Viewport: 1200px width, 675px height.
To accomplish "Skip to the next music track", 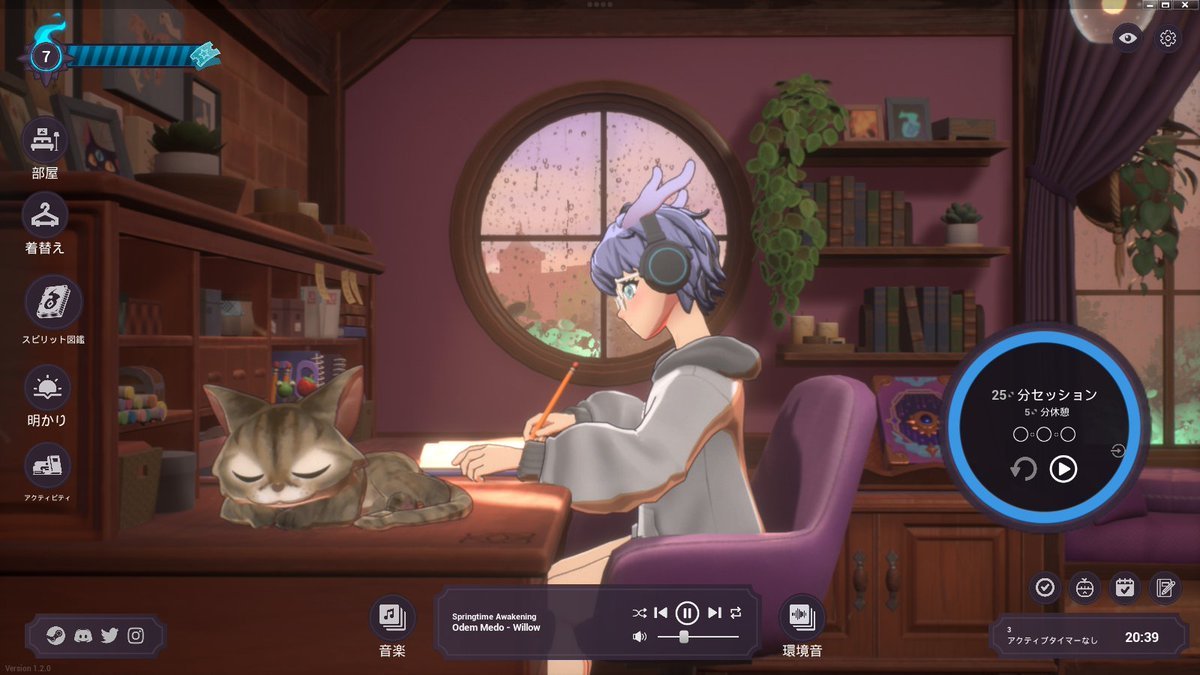I will [x=714, y=612].
